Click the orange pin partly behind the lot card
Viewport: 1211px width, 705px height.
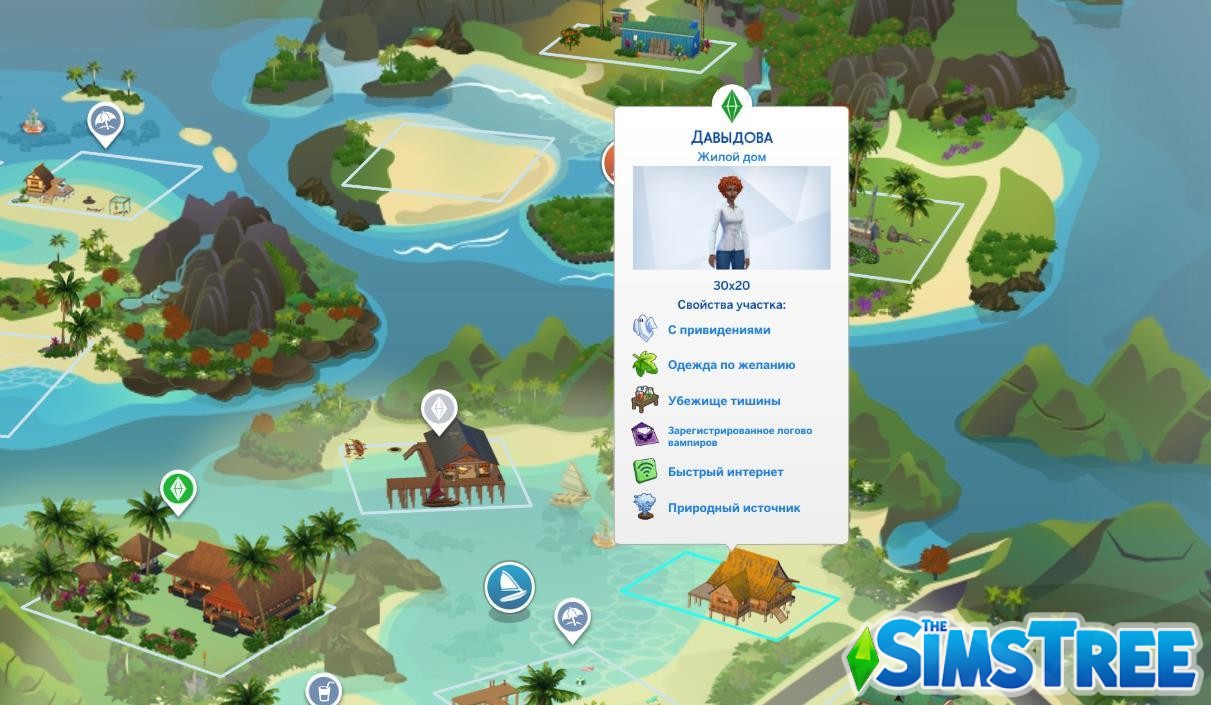pos(609,164)
